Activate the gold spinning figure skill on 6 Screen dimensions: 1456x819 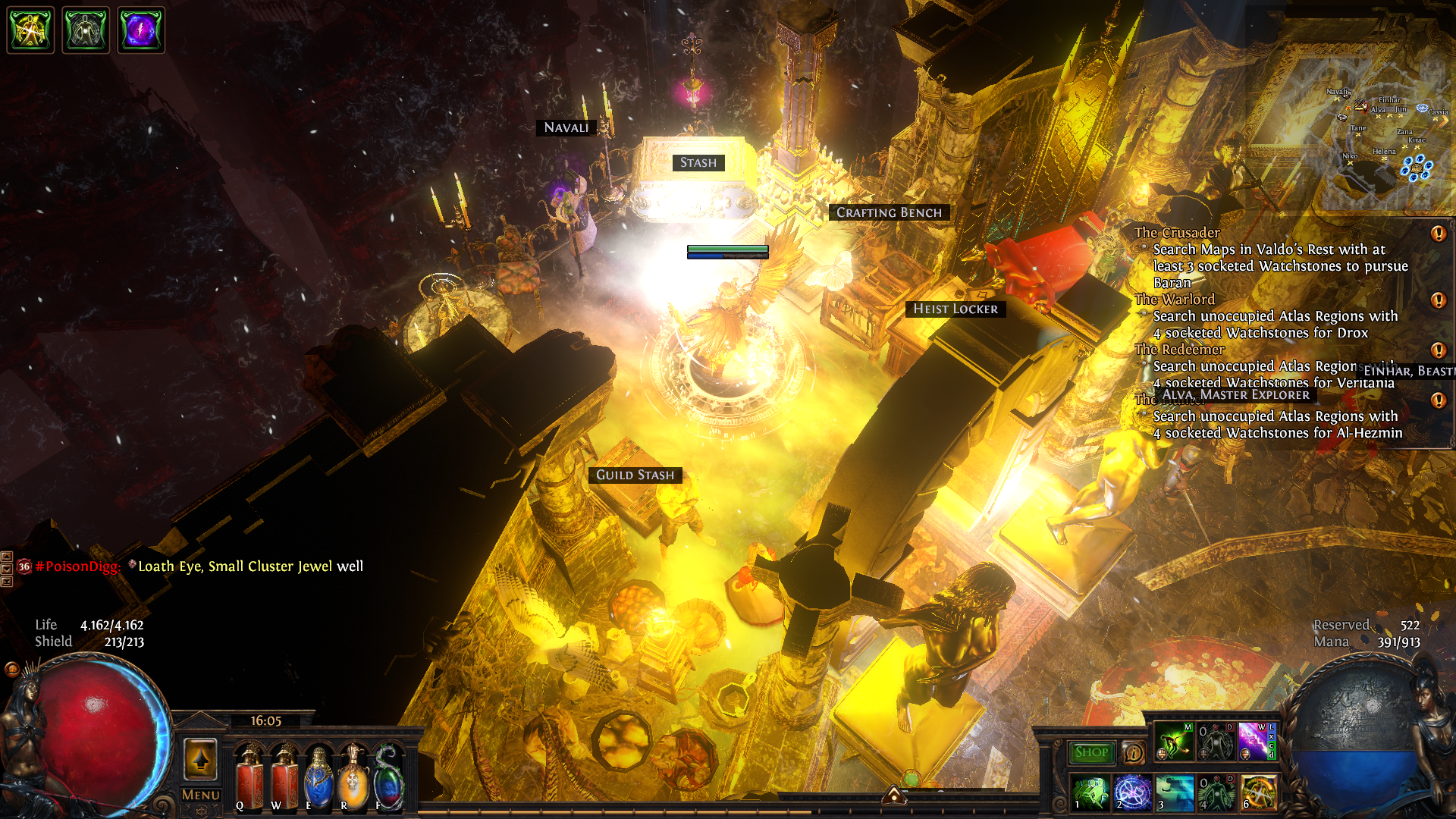click(x=1258, y=792)
